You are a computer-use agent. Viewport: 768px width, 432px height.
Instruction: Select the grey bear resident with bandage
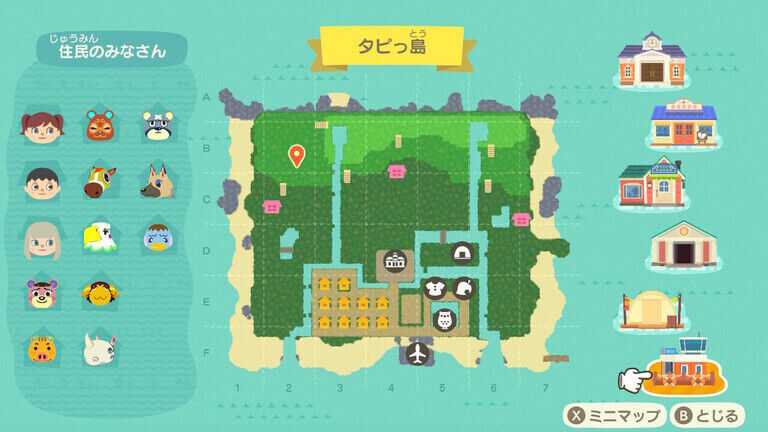click(157, 127)
